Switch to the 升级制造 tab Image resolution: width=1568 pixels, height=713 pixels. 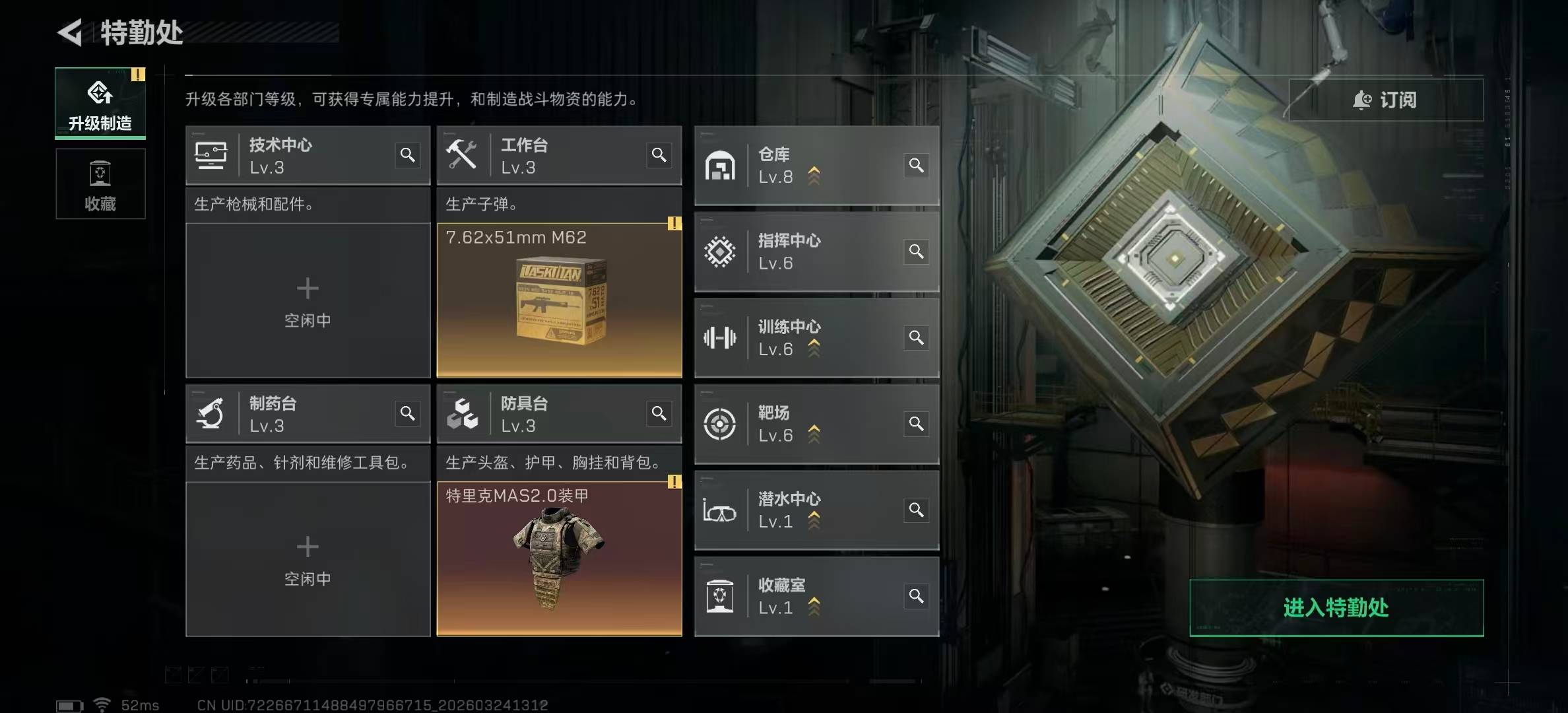(x=100, y=104)
